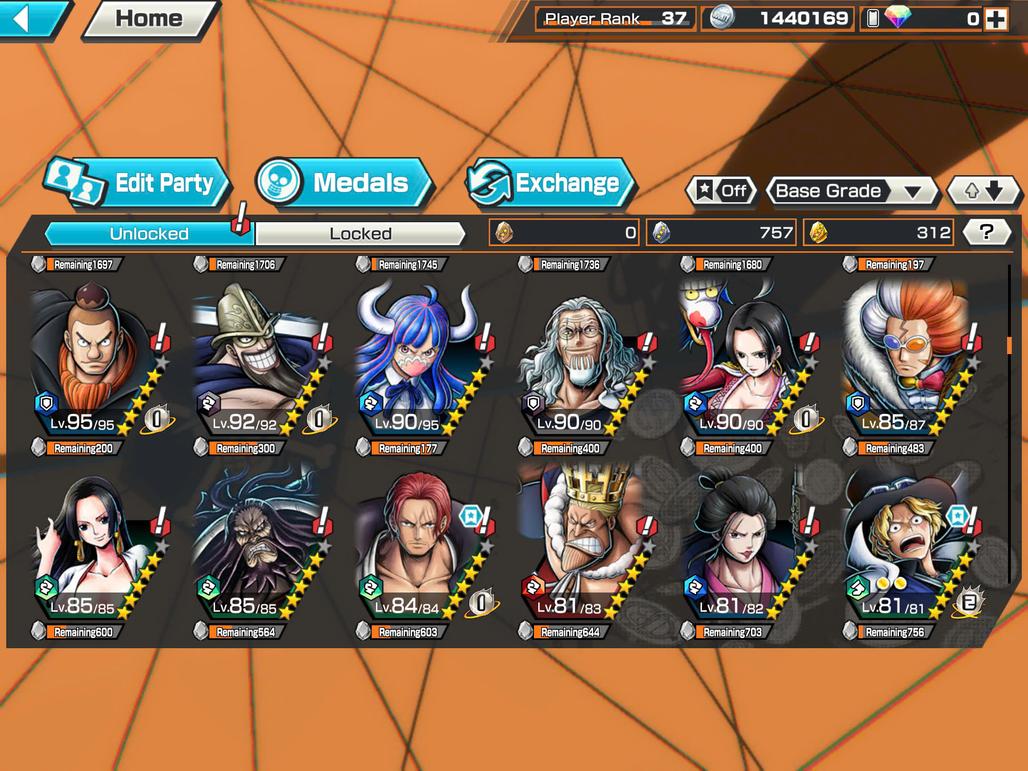Open the Base Grade sort dropdown
Screen dimensions: 1028x771
coord(851,191)
